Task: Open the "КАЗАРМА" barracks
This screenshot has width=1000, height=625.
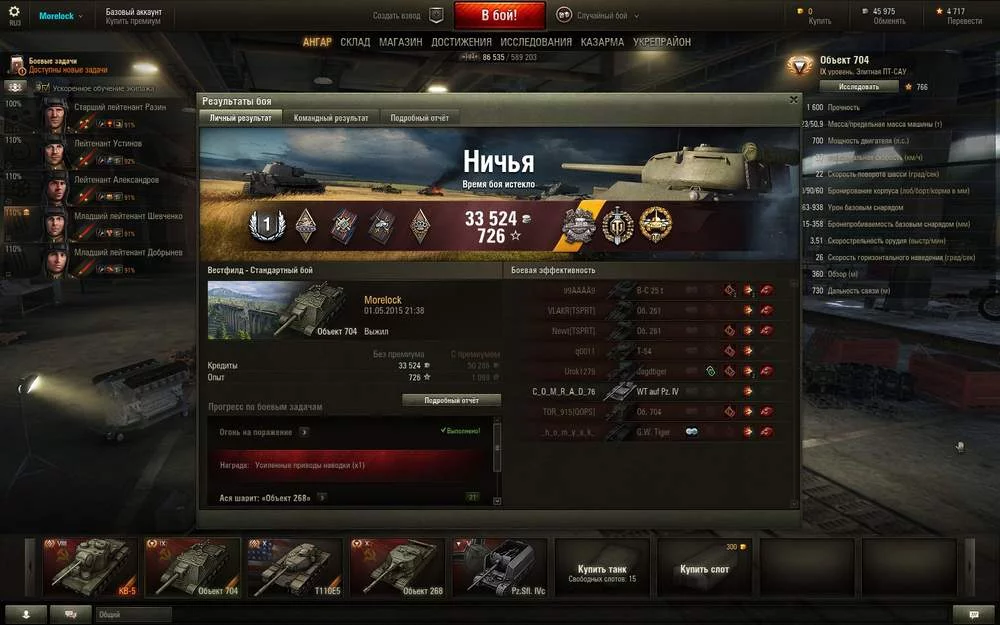Action: 603,42
